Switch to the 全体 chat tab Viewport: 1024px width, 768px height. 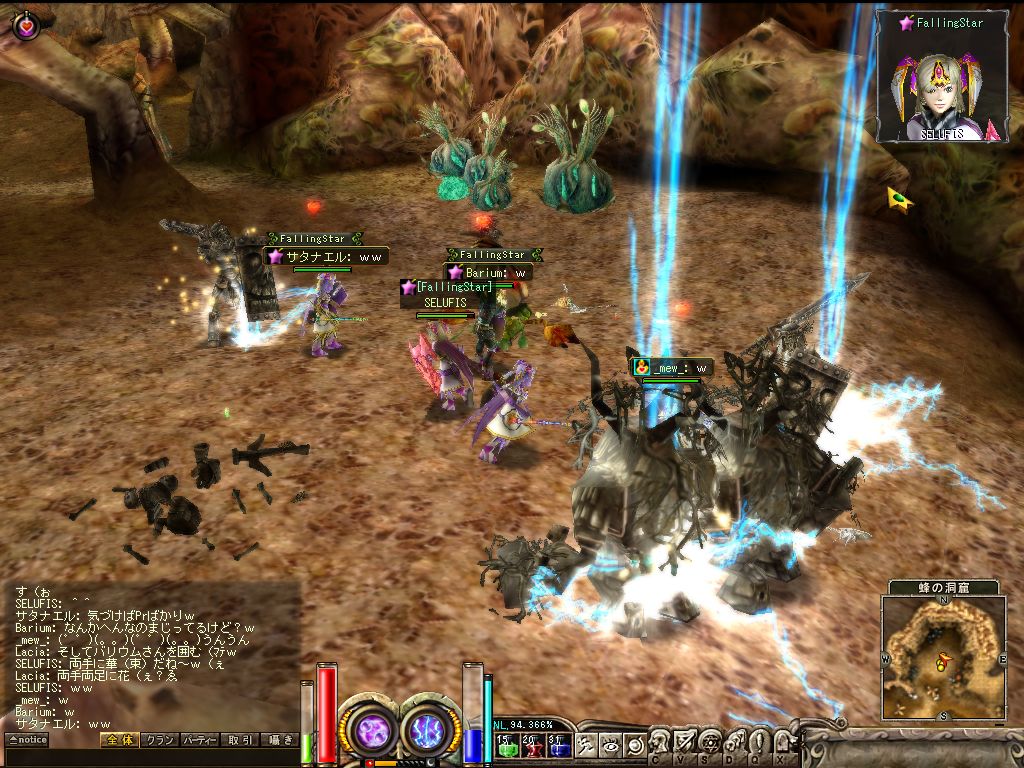point(118,740)
